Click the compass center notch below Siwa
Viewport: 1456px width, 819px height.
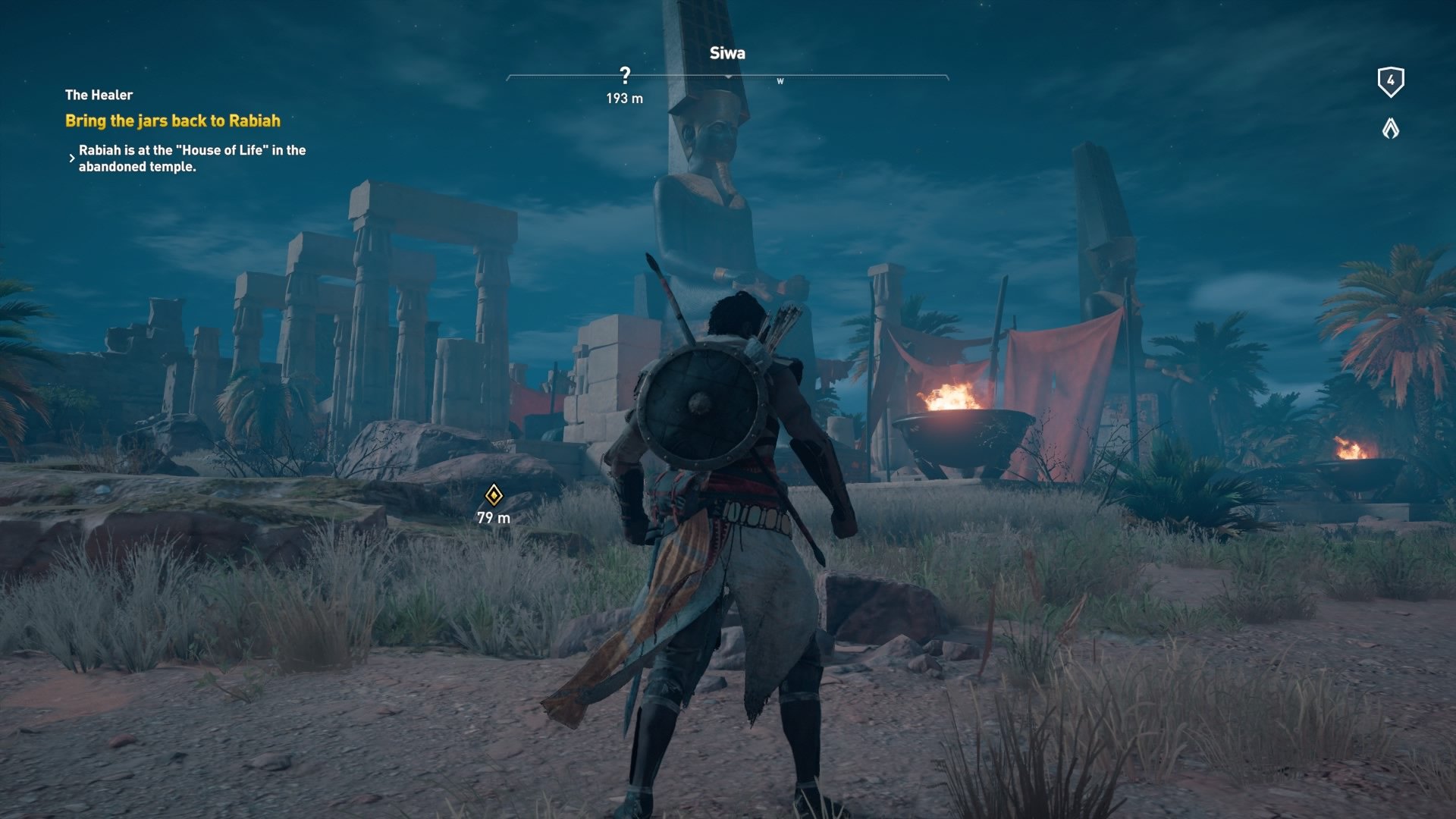727,77
